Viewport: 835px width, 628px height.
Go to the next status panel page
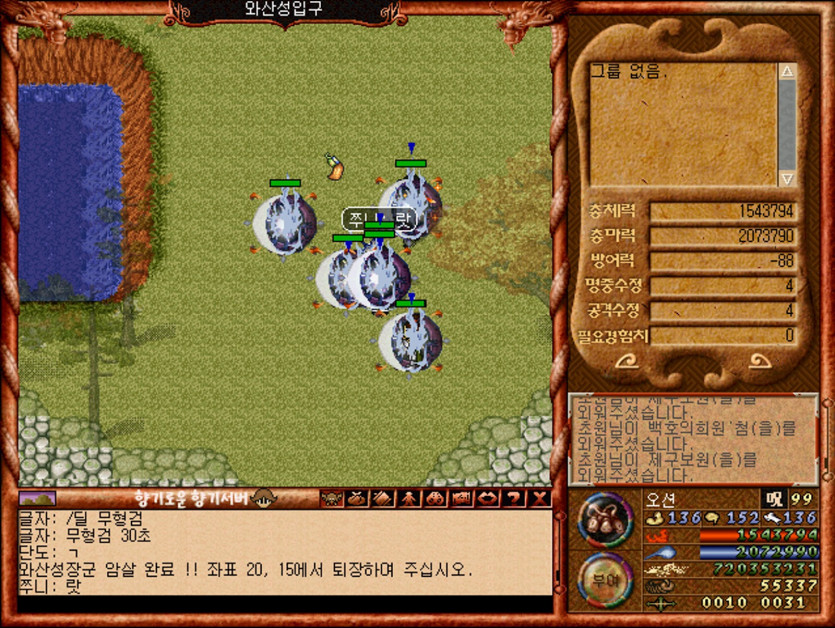[761, 362]
